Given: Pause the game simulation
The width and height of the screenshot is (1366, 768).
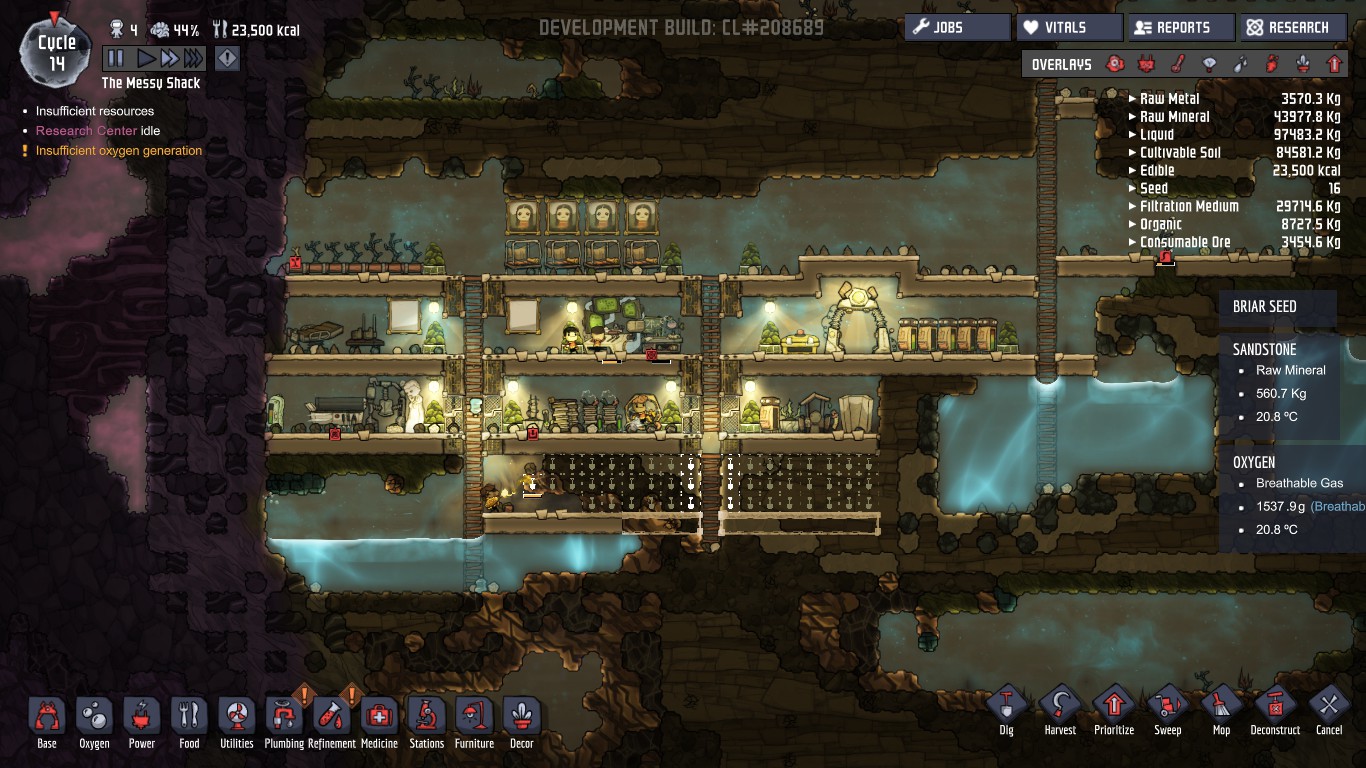Looking at the screenshot, I should click(x=116, y=59).
